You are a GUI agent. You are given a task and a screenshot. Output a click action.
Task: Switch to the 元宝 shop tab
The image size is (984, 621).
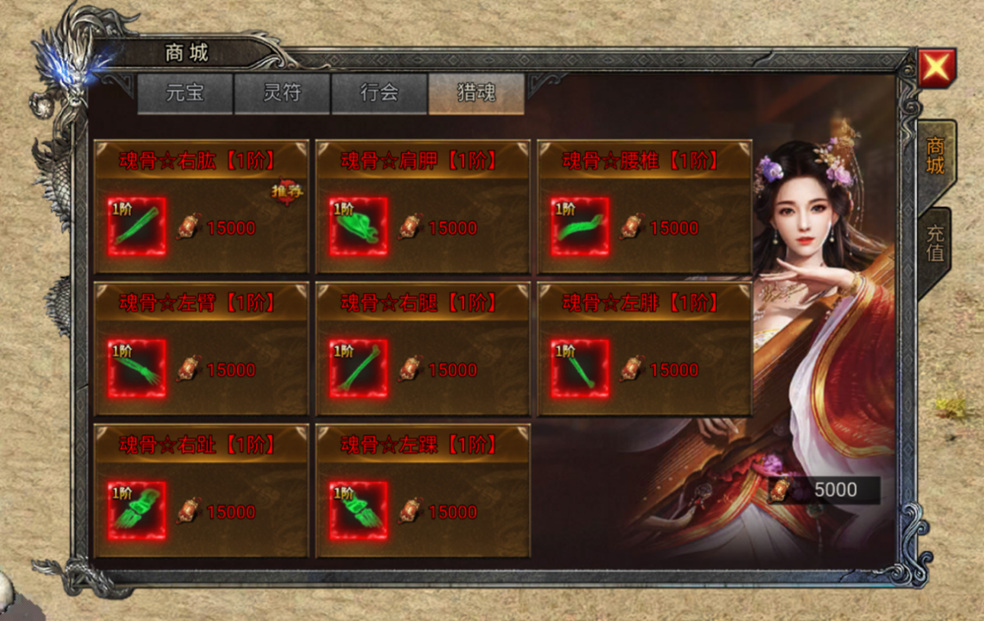click(x=185, y=94)
